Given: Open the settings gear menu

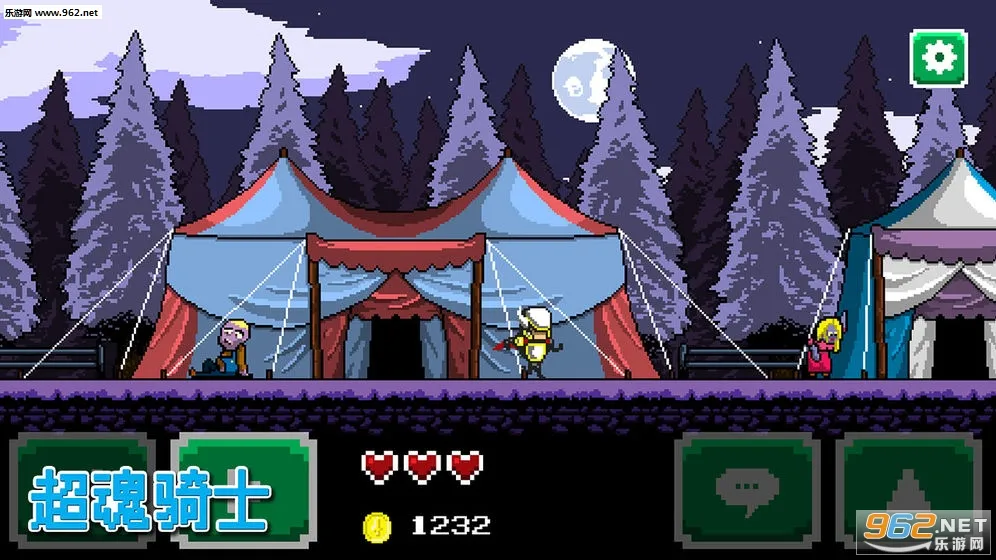Looking at the screenshot, I should point(938,58).
